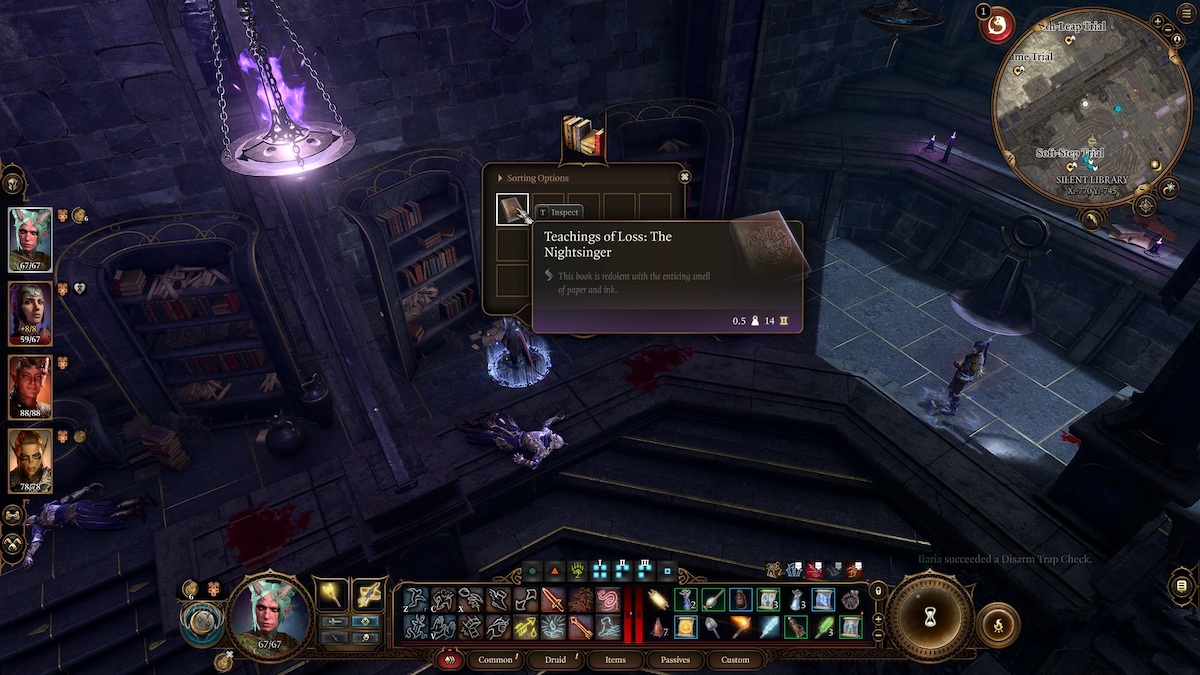
Task: Lock the hotbar with the padlock icon
Action: (877, 591)
